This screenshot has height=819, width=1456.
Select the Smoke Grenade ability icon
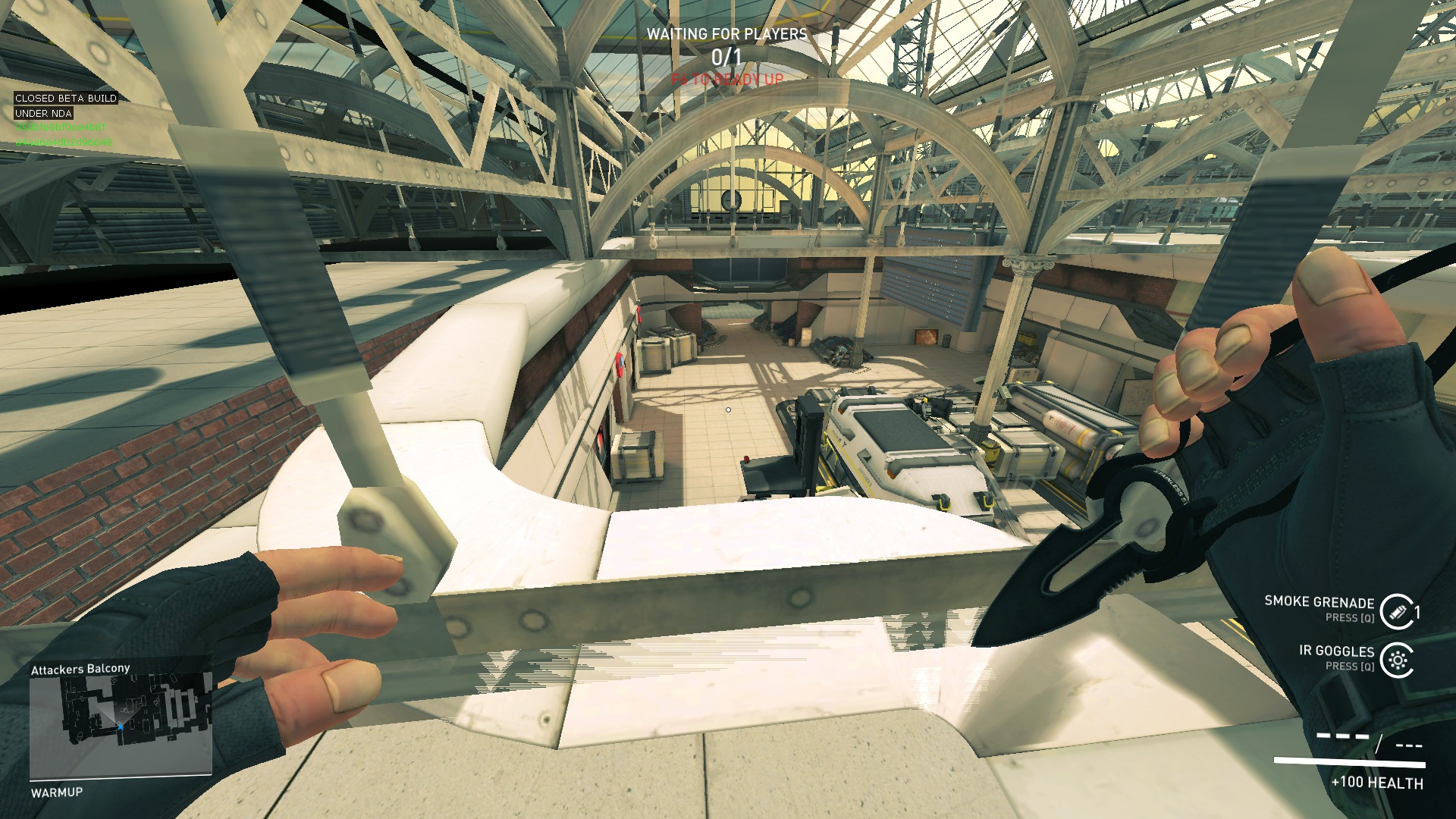(1396, 611)
